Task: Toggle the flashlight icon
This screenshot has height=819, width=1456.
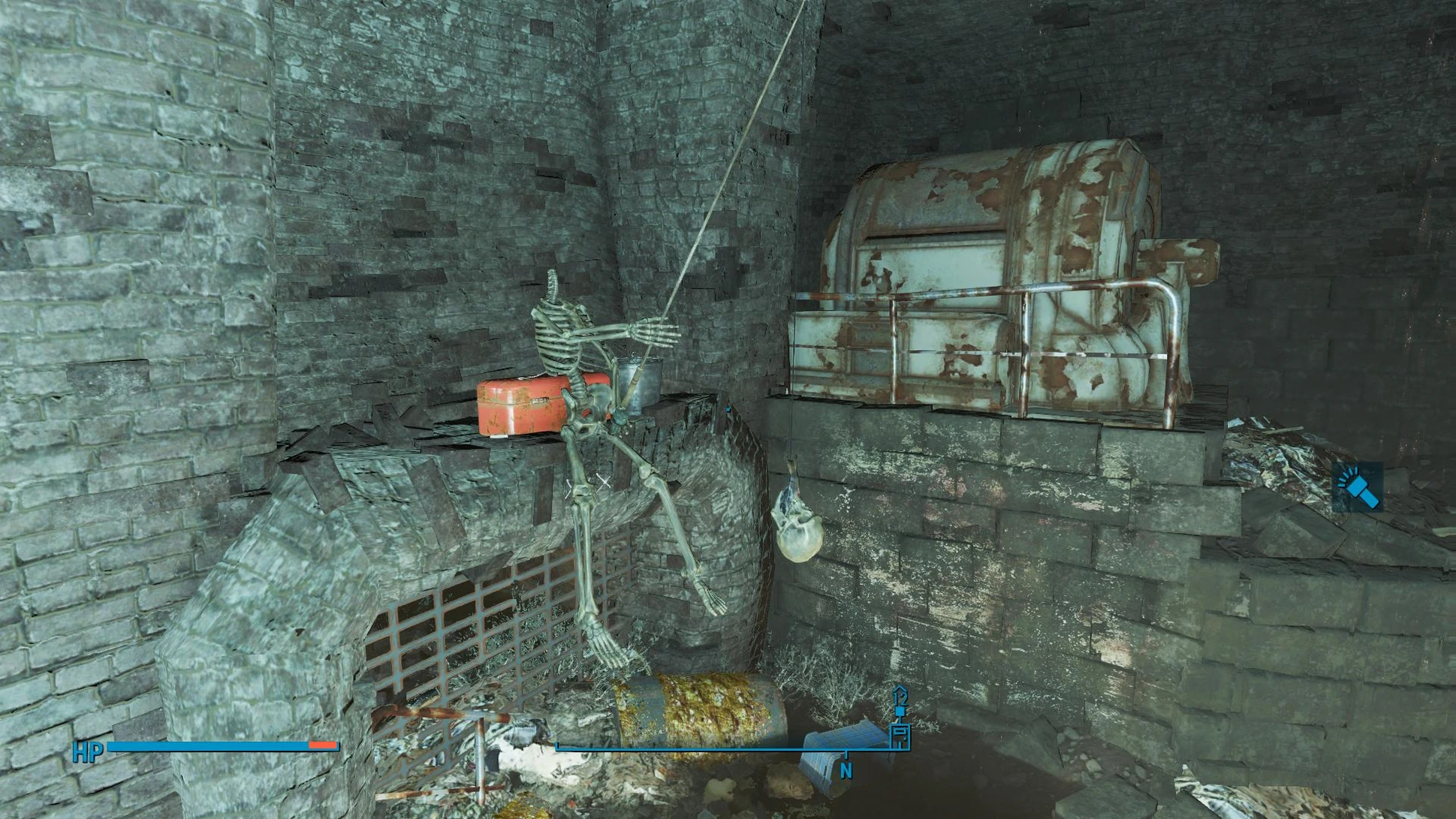Action: 1358,487
